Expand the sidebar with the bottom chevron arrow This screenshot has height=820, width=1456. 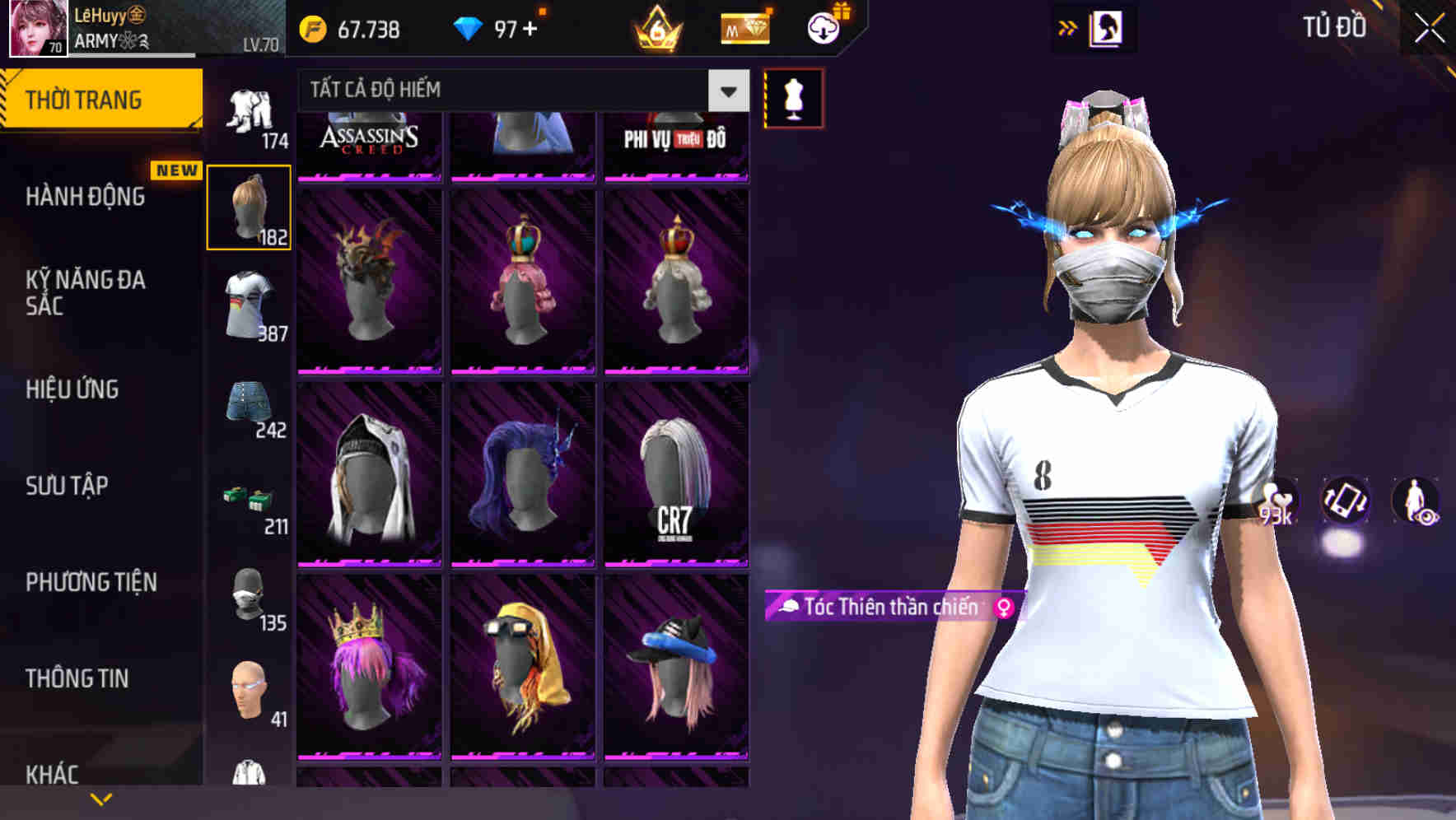[100, 797]
